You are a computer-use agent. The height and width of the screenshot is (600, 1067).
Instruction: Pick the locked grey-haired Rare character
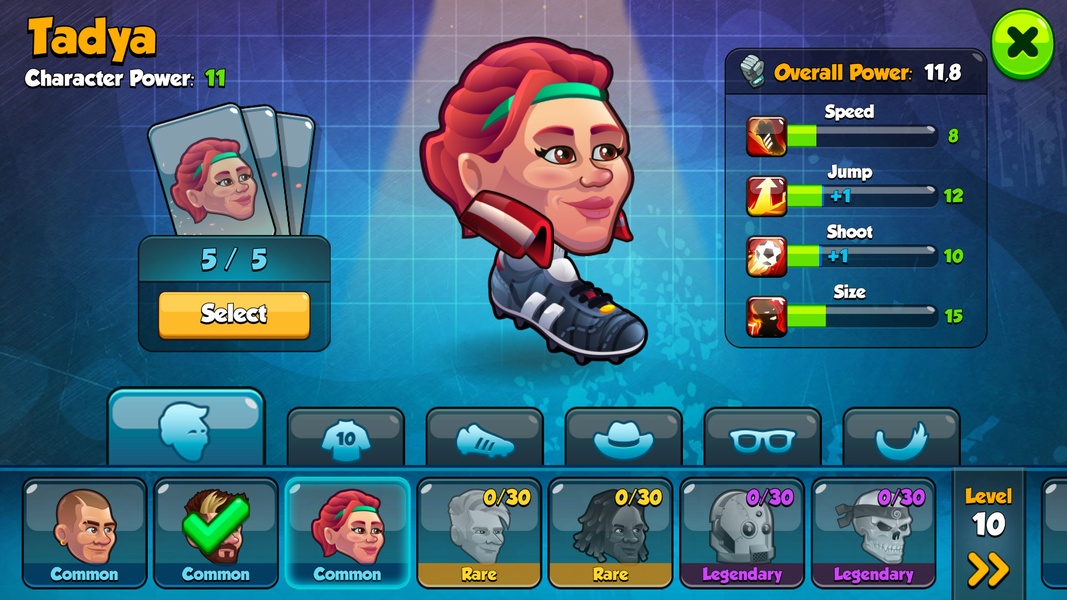point(479,532)
